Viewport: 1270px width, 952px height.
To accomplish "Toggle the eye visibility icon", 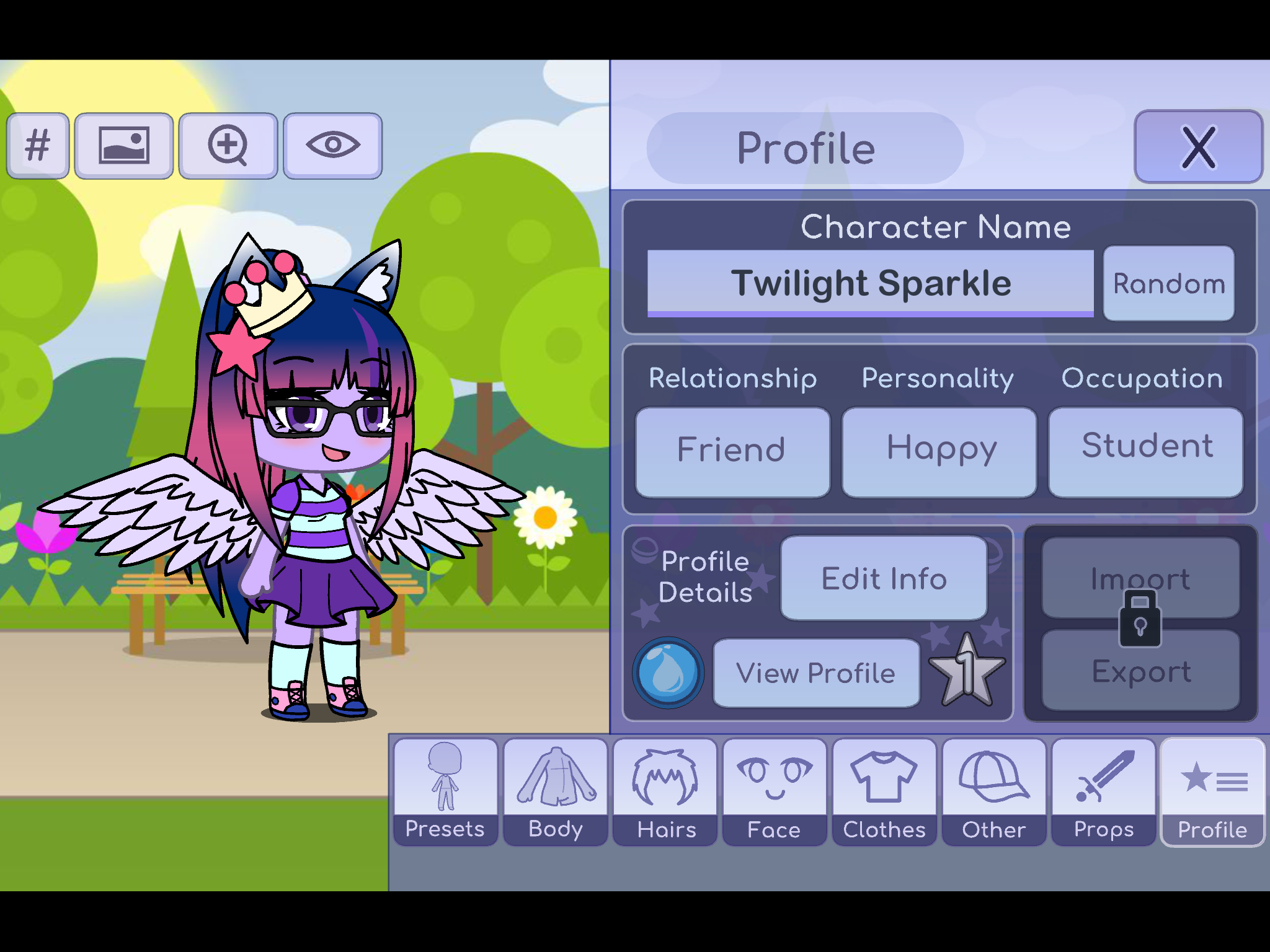I will coord(332,144).
